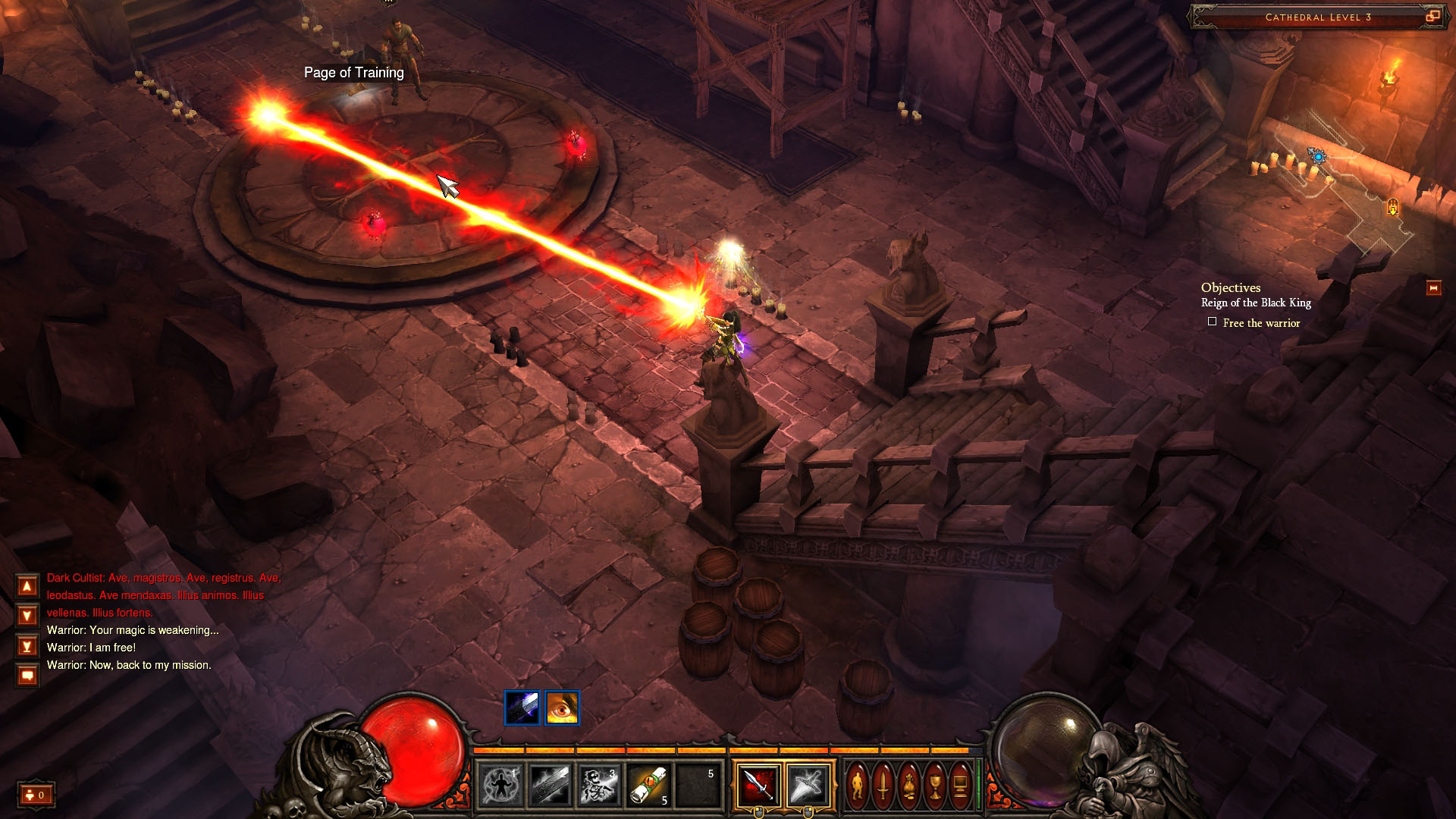Collapse the Objectives tracker panel

coord(1433,288)
